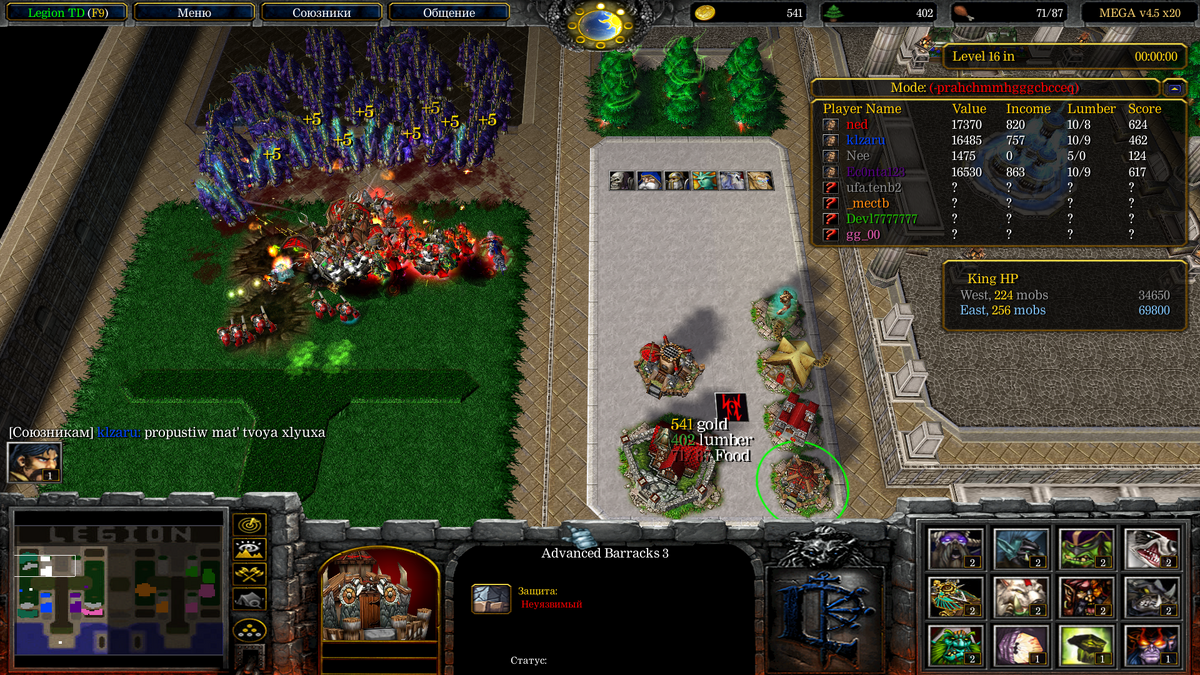
Task: Hire the horned tauren unit with purple mask
Action: (955, 549)
